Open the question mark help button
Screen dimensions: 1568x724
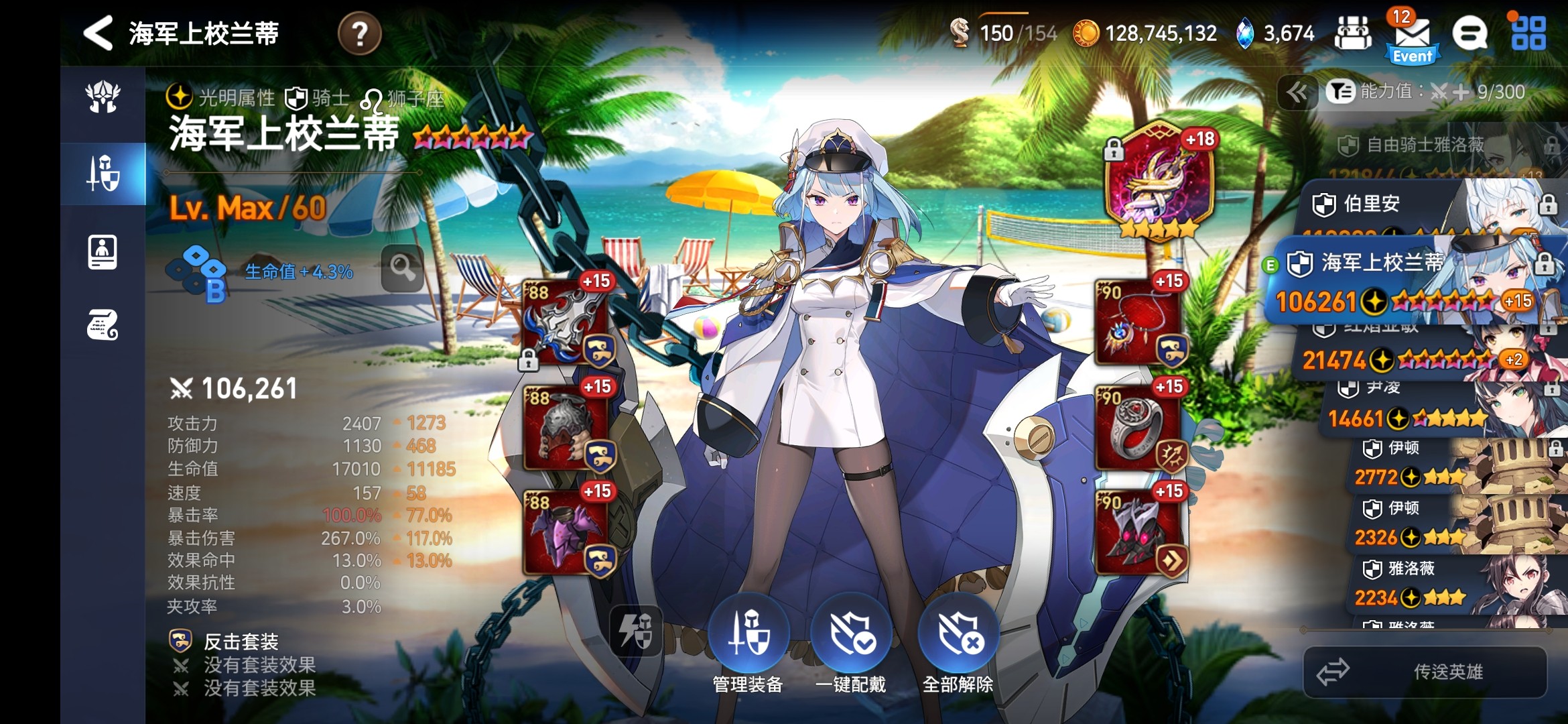pos(359,34)
